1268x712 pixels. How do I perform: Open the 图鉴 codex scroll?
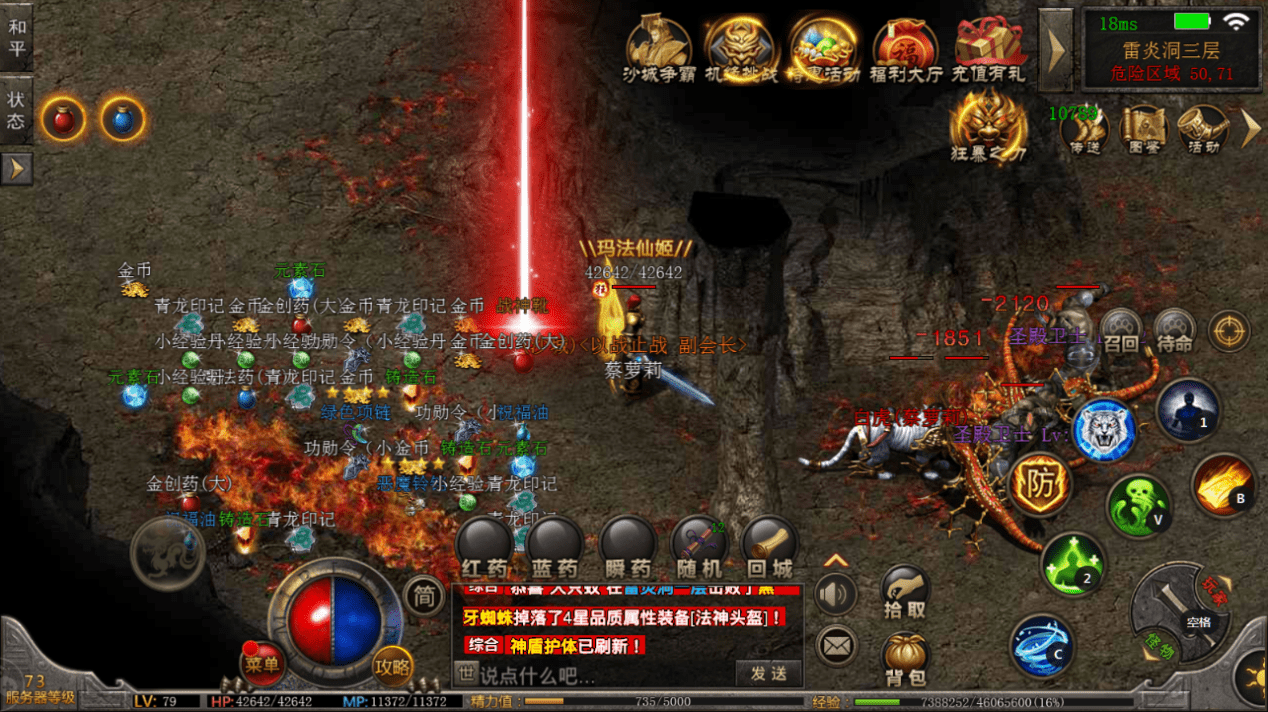tap(1144, 128)
